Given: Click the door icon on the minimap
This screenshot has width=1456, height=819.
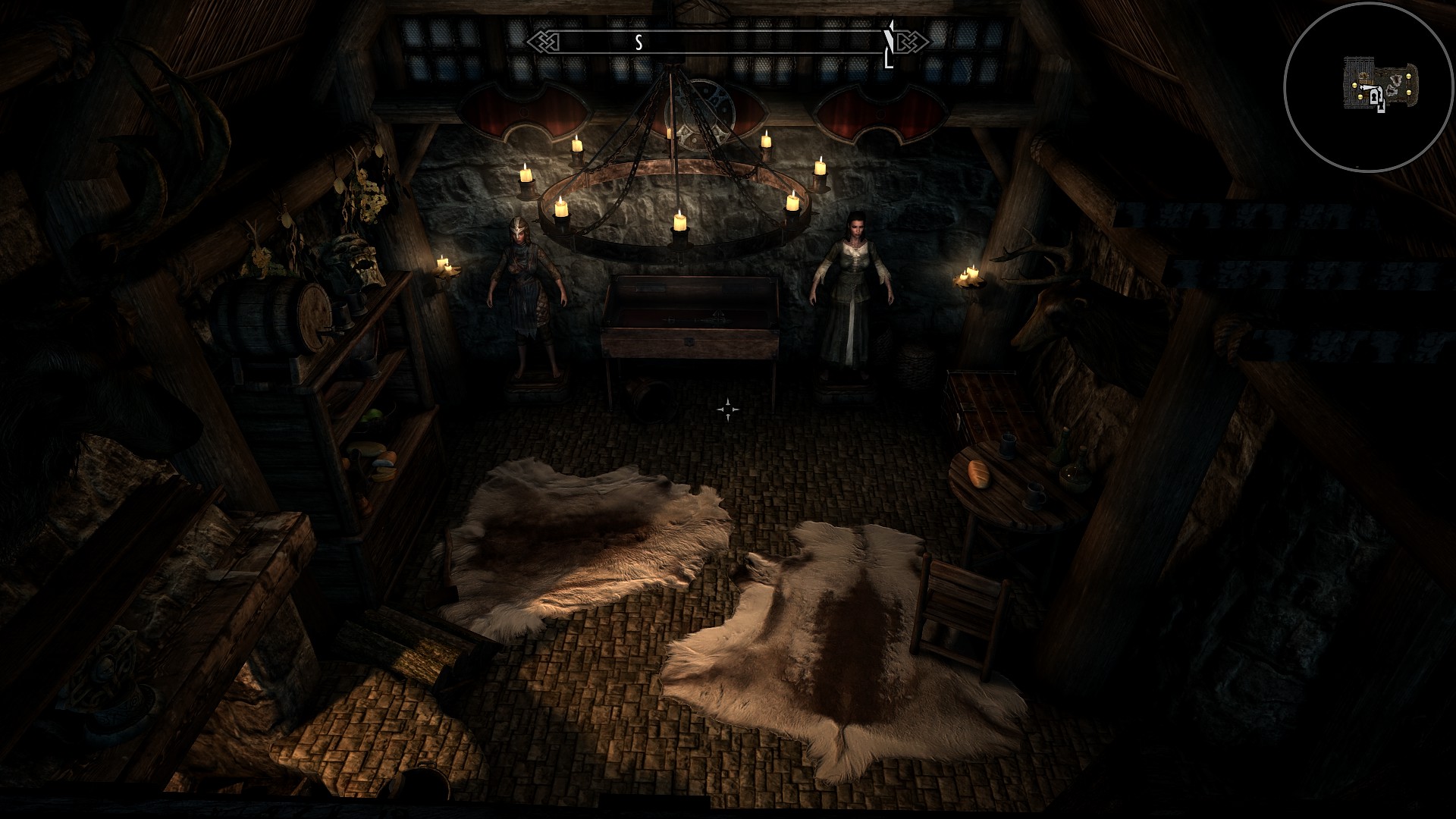Looking at the screenshot, I should point(1374,97).
